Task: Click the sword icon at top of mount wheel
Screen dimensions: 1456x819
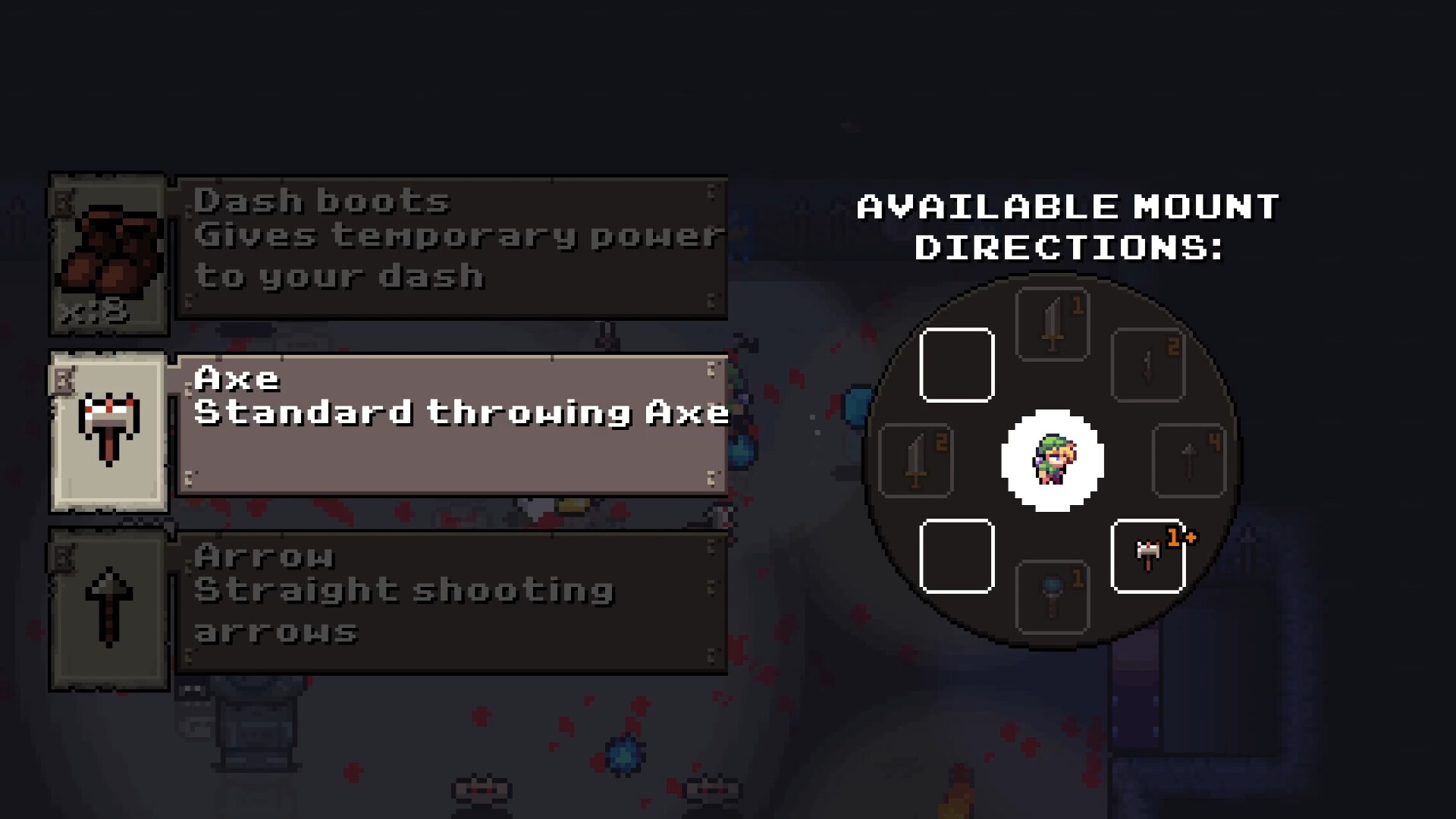Action: point(1053,324)
